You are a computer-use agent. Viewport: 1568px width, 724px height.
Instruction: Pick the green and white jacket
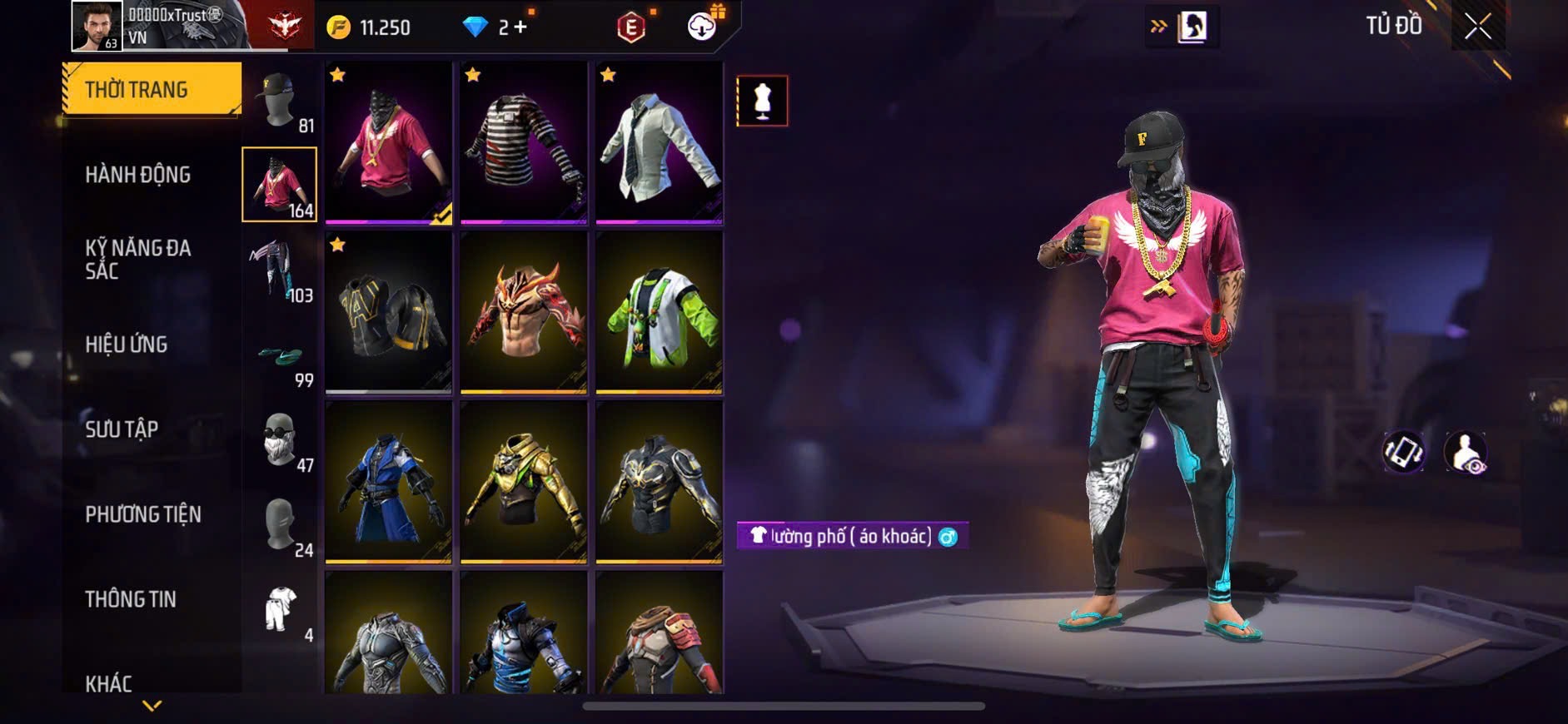point(659,312)
